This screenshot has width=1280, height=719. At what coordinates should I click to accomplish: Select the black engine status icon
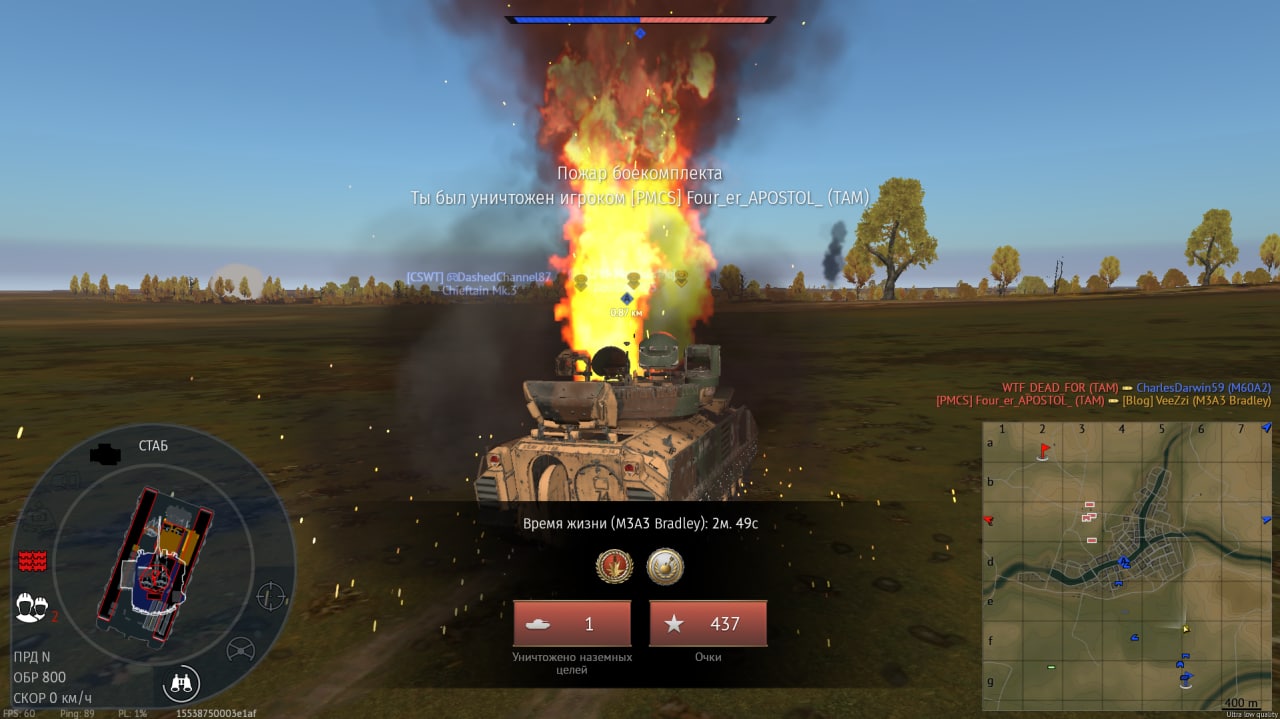click(x=105, y=455)
